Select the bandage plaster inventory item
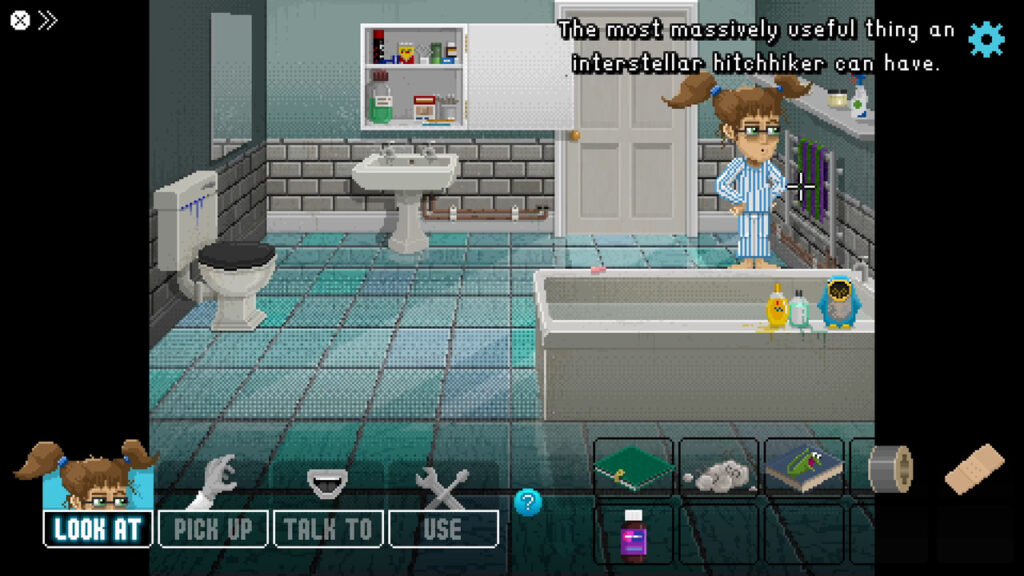 pyautogui.click(x=974, y=468)
